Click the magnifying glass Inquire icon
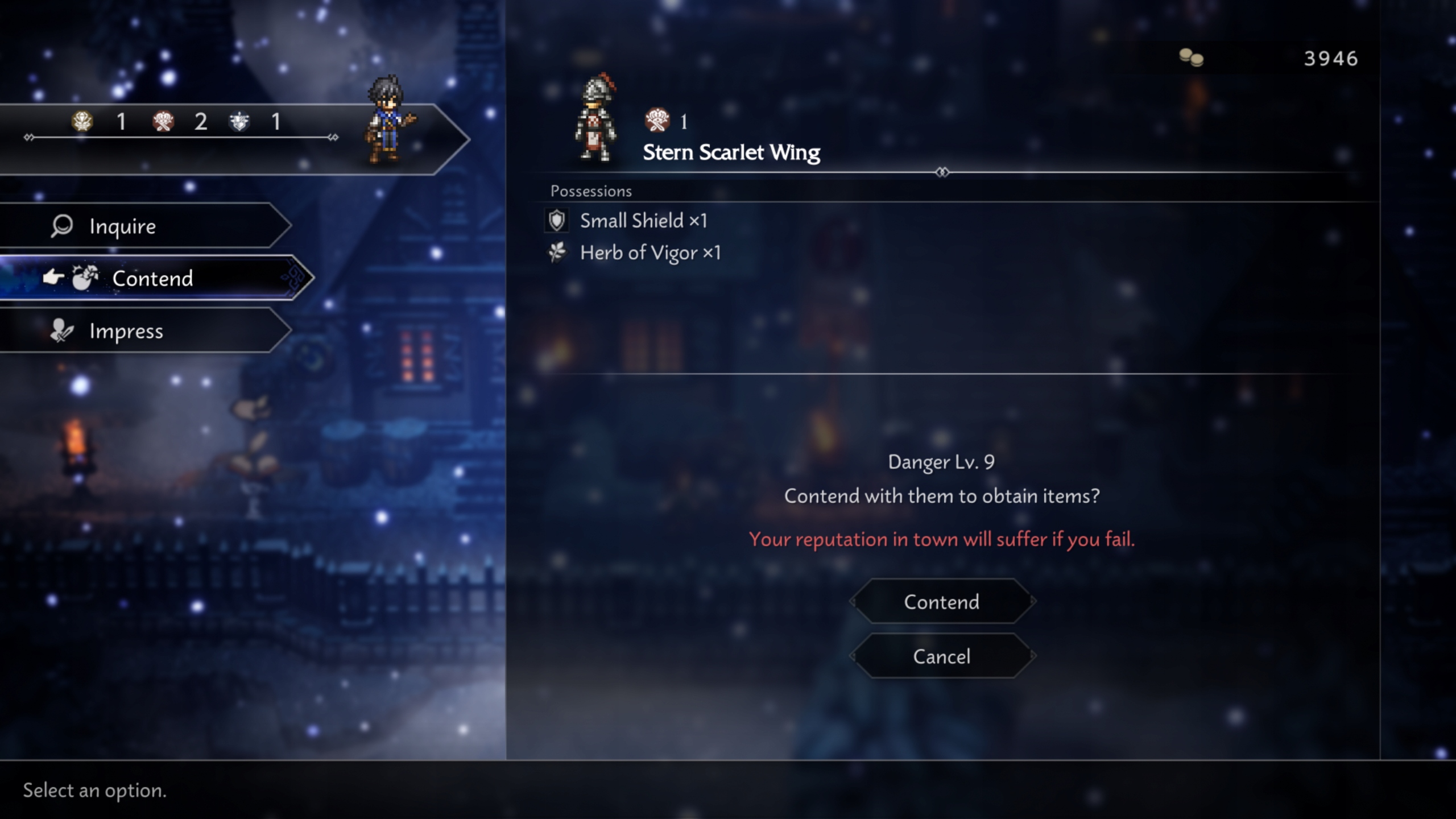Viewport: 1456px width, 819px height. click(x=60, y=226)
